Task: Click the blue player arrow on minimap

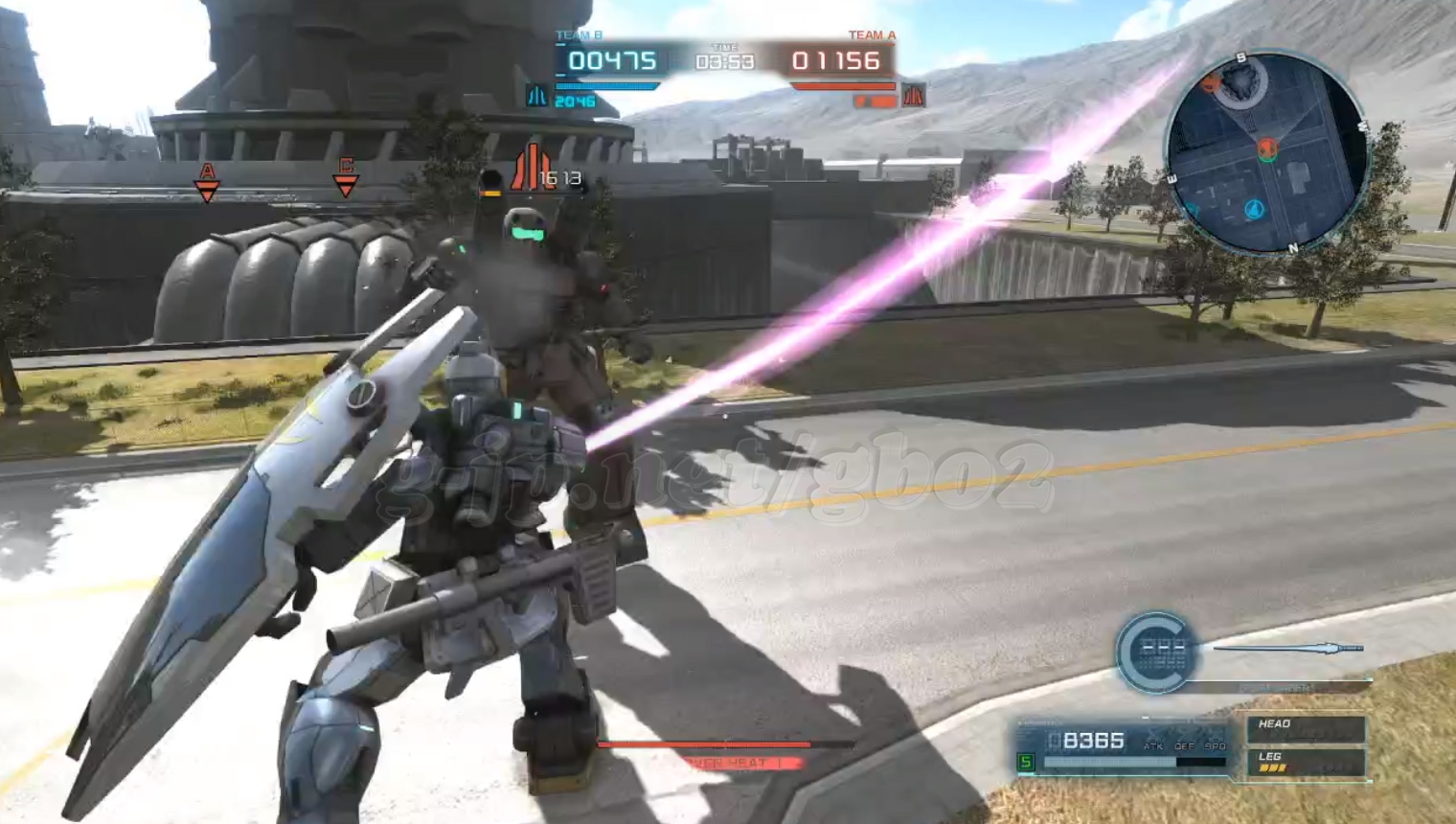Action: click(1254, 209)
